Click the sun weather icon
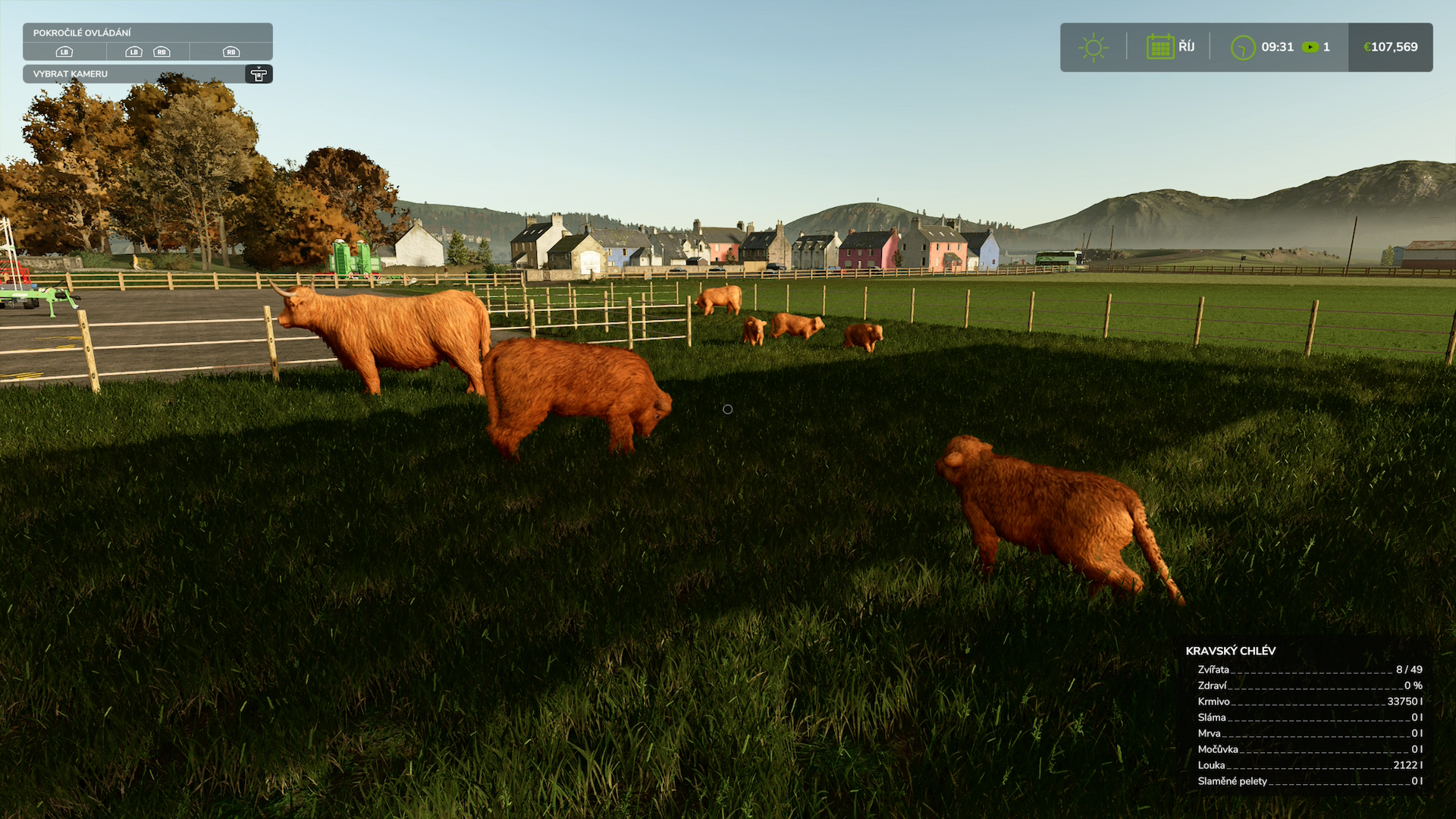Screen dimensions: 1456x819 pos(1093,47)
